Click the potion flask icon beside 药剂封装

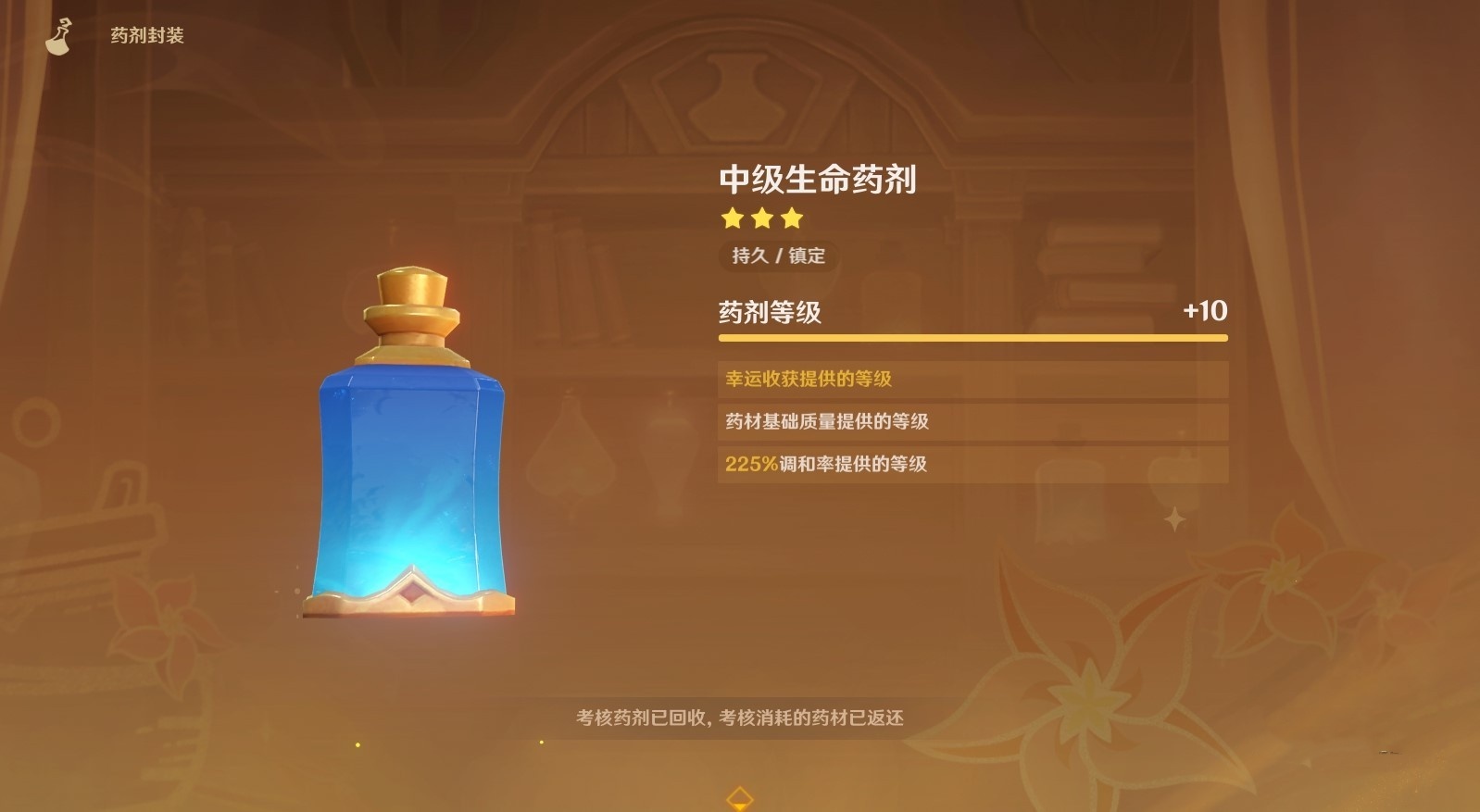click(57, 35)
